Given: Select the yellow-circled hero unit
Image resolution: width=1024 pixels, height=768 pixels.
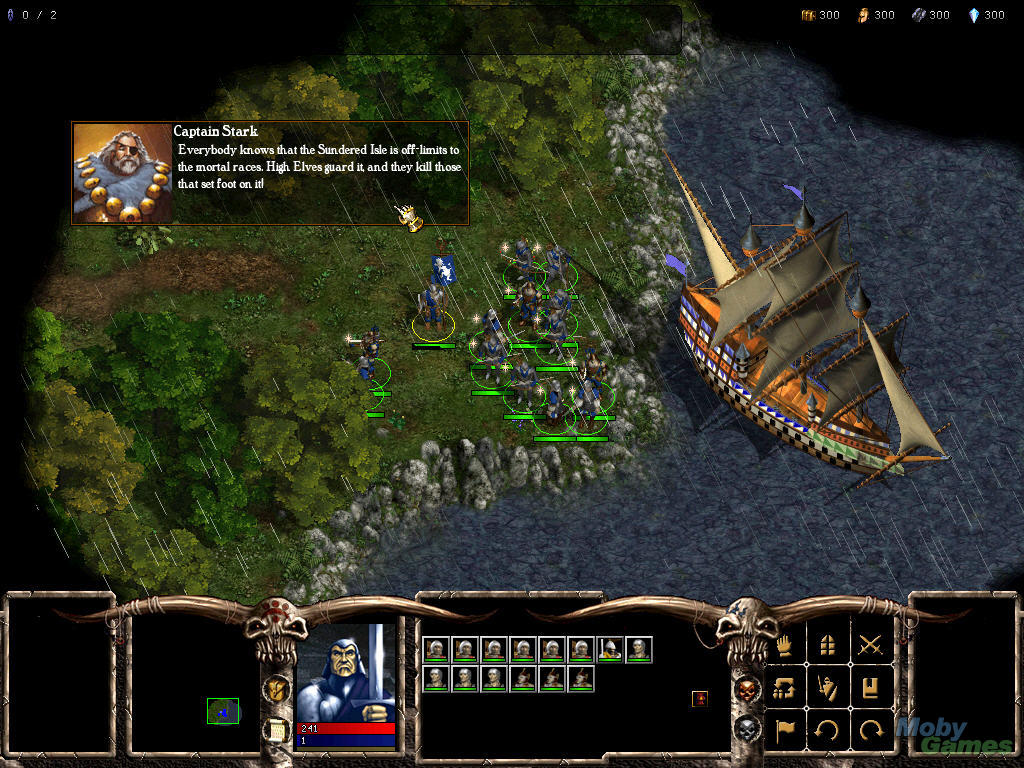Looking at the screenshot, I should click(433, 310).
